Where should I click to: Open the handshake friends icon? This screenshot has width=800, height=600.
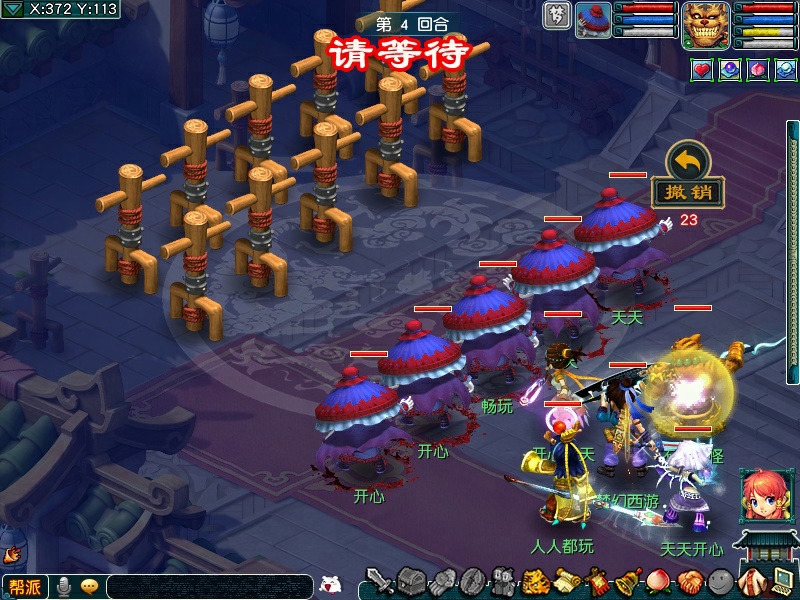[x=690, y=581]
